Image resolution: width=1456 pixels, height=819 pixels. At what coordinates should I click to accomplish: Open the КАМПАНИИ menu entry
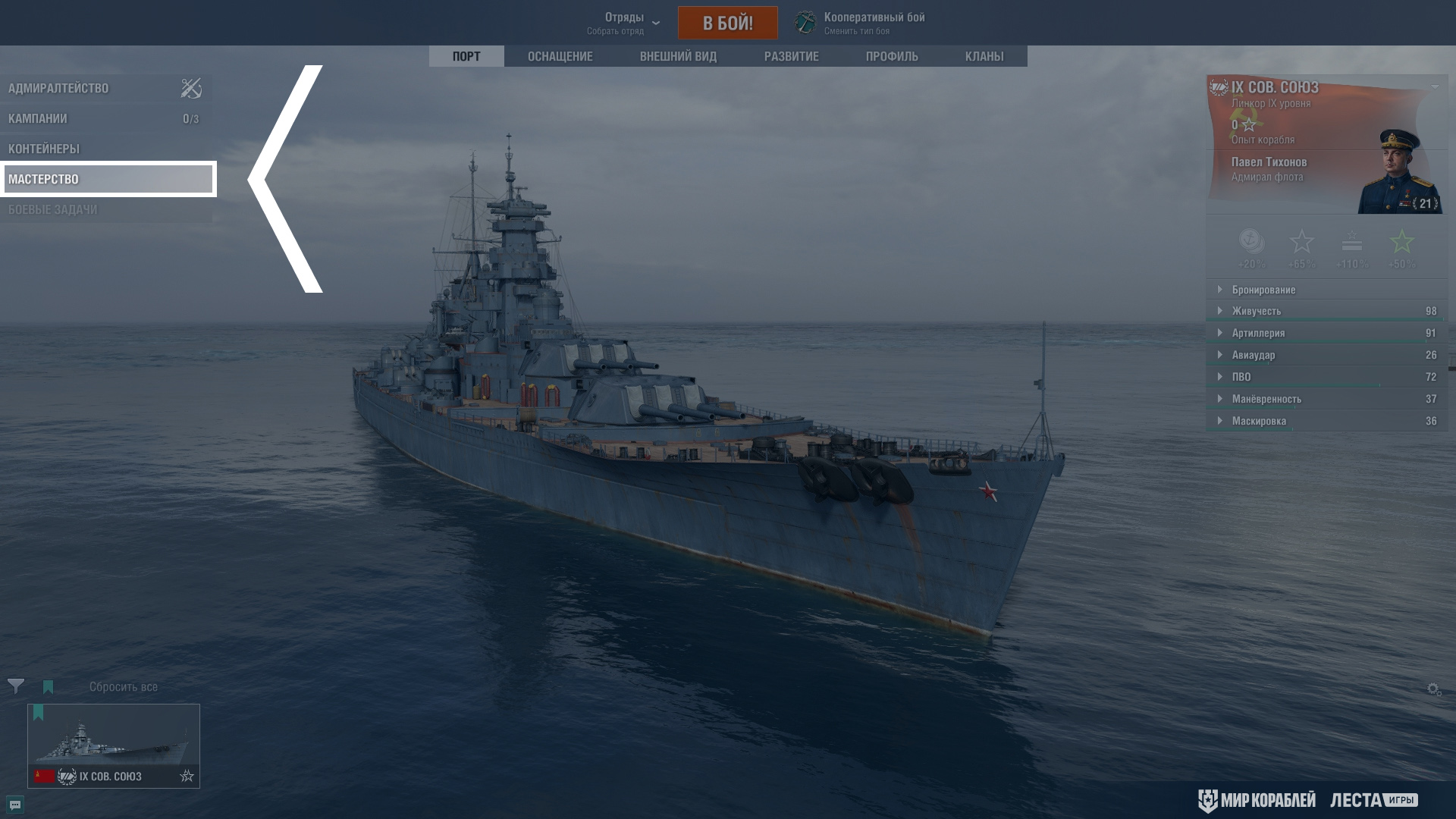[x=38, y=118]
